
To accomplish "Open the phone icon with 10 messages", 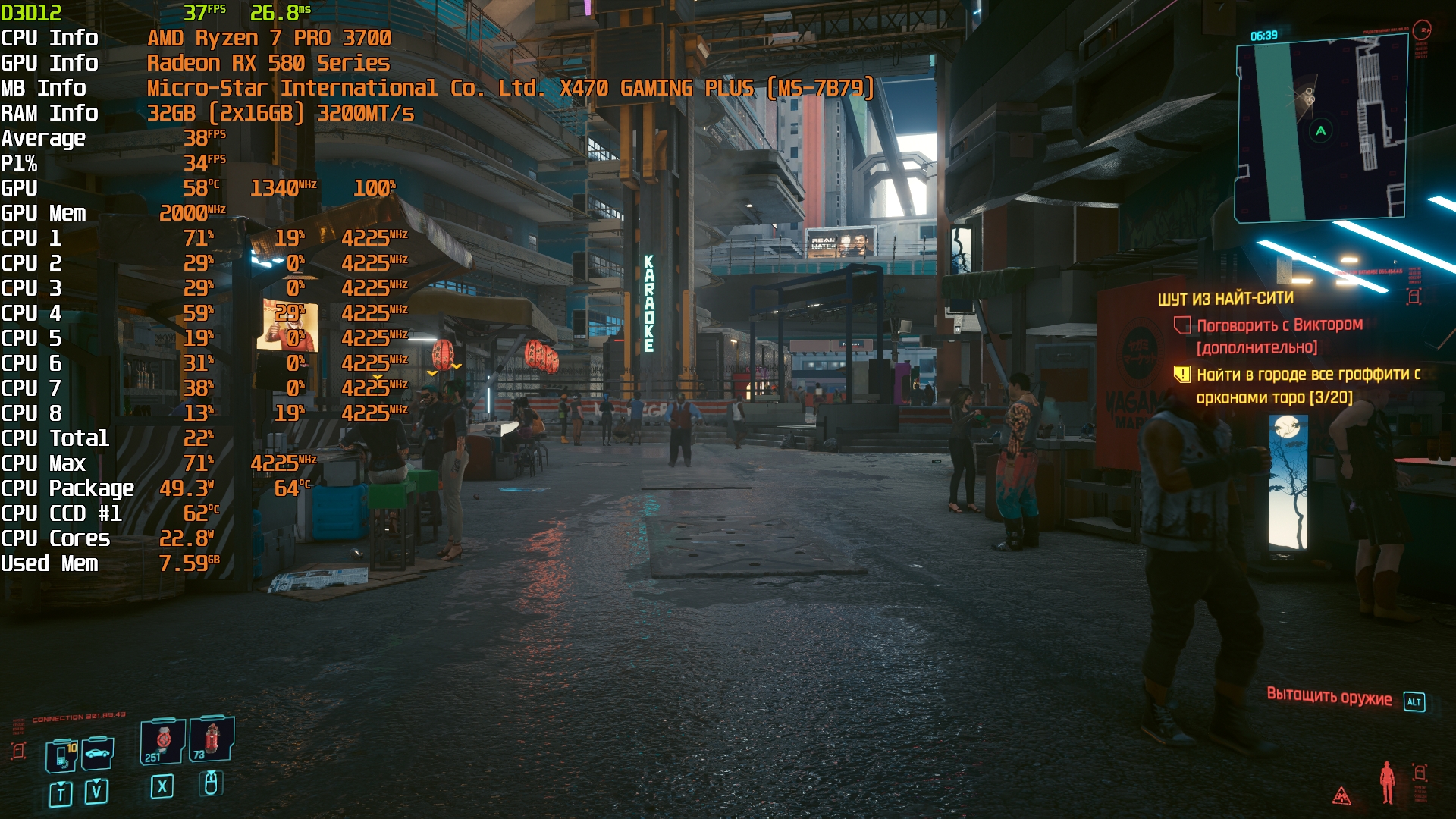I will [61, 755].
